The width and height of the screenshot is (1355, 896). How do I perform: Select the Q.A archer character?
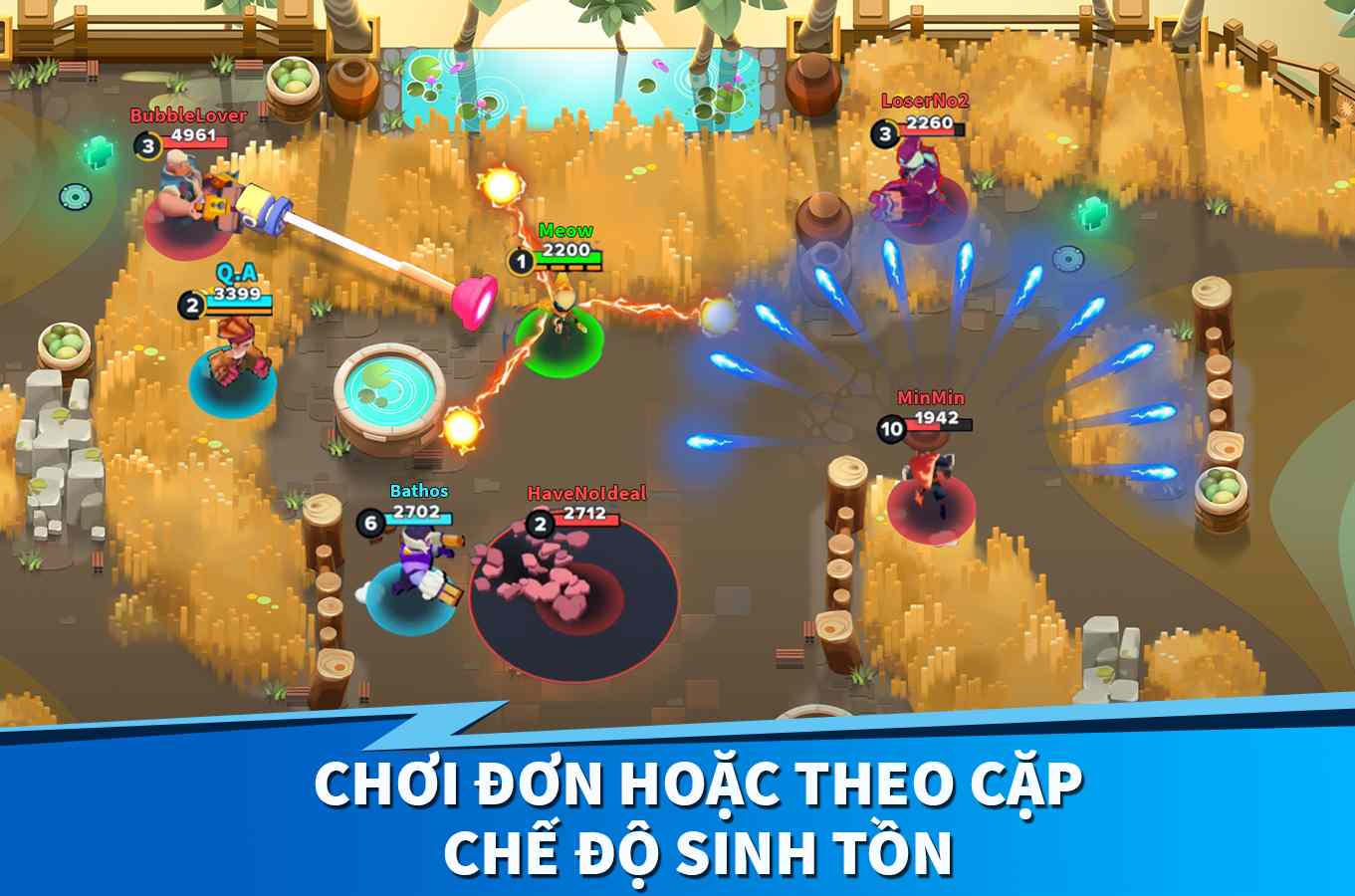(x=234, y=353)
